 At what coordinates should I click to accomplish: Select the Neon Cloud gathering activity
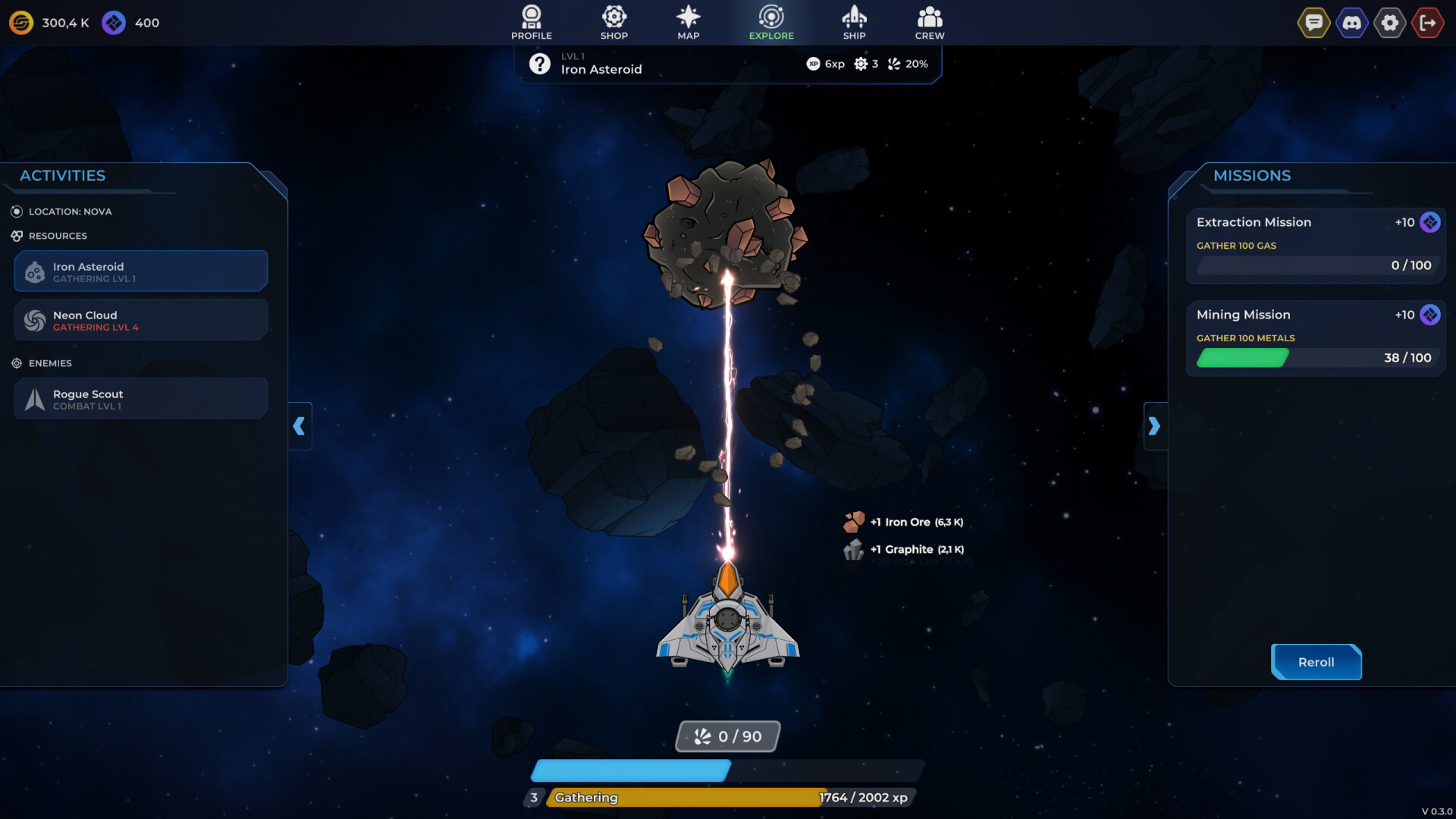[140, 319]
